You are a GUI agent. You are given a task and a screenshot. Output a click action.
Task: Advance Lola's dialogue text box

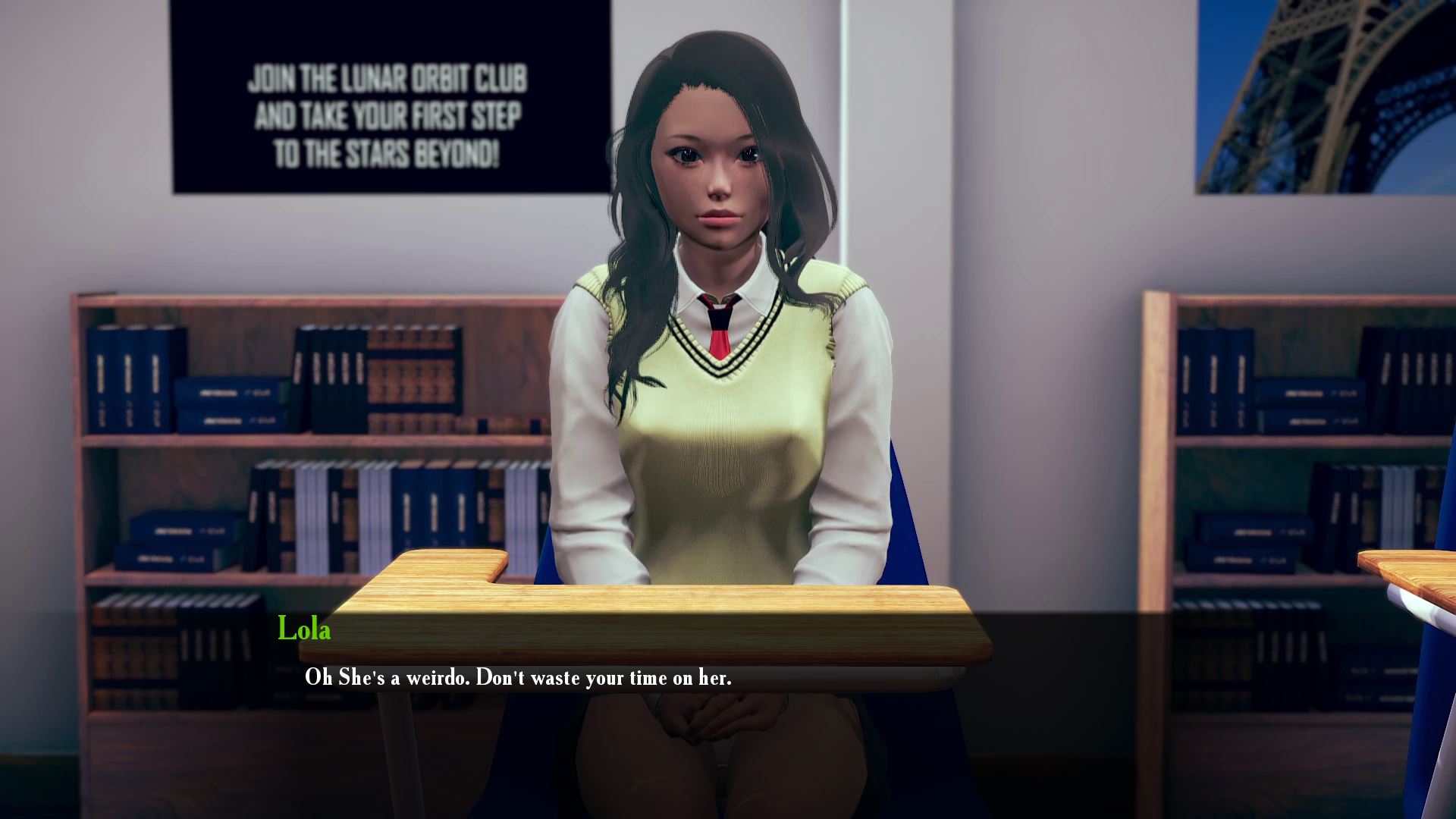(517, 677)
